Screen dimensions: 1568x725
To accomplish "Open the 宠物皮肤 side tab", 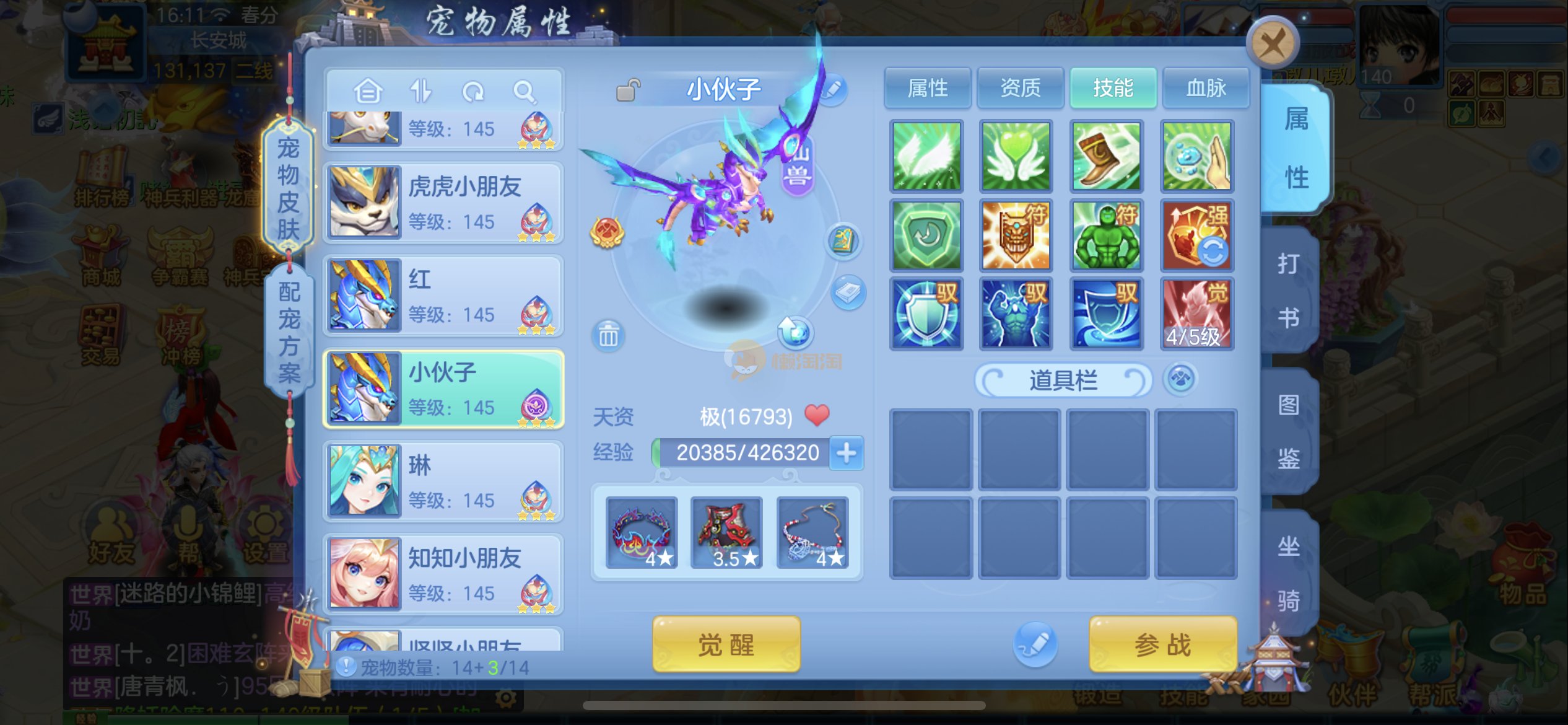I will tap(288, 189).
